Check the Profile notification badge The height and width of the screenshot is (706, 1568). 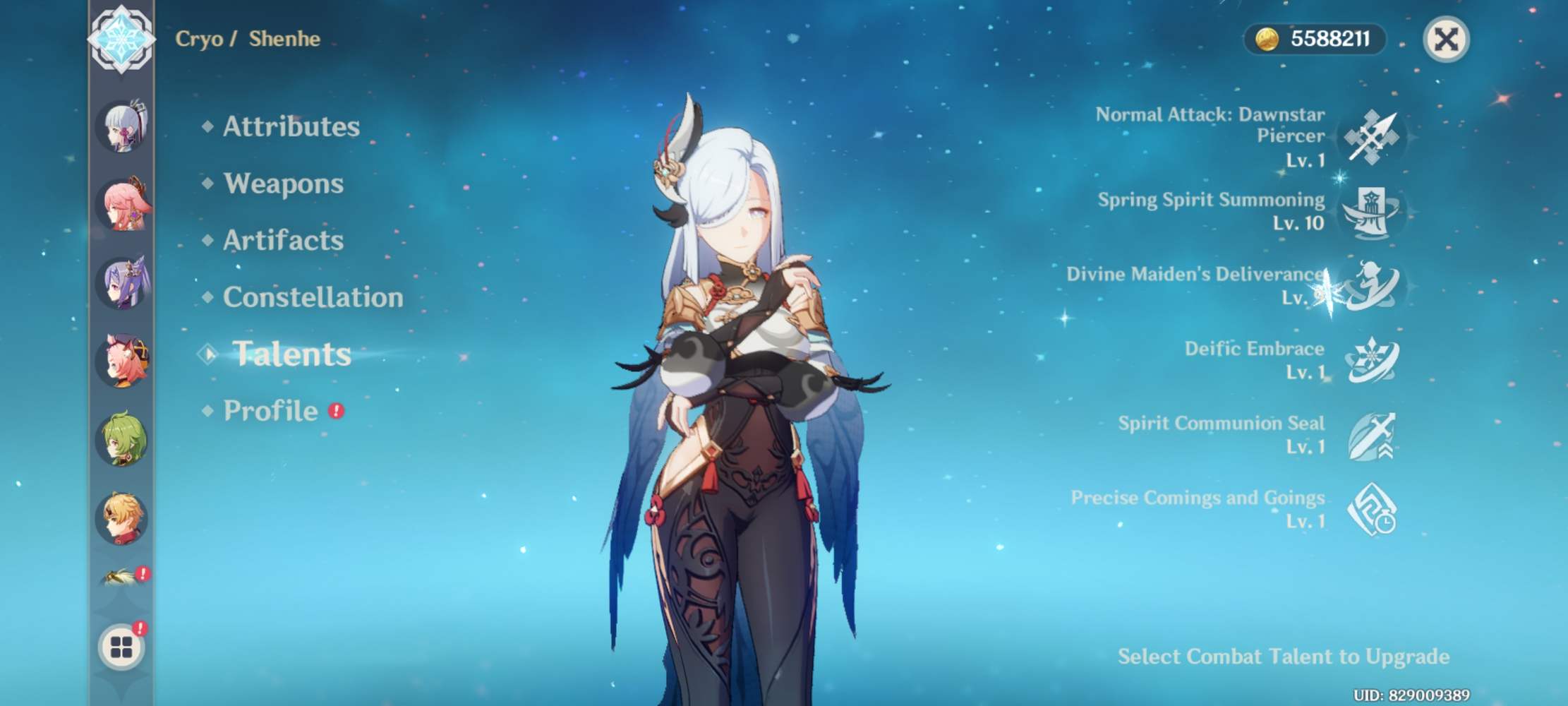[336, 412]
